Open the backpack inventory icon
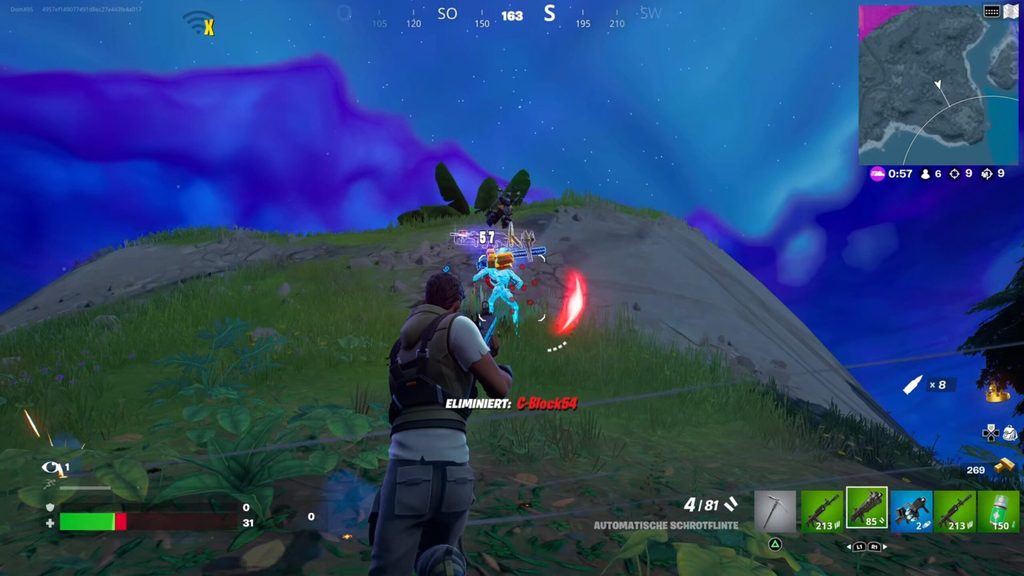The image size is (1024, 576). click(1009, 433)
